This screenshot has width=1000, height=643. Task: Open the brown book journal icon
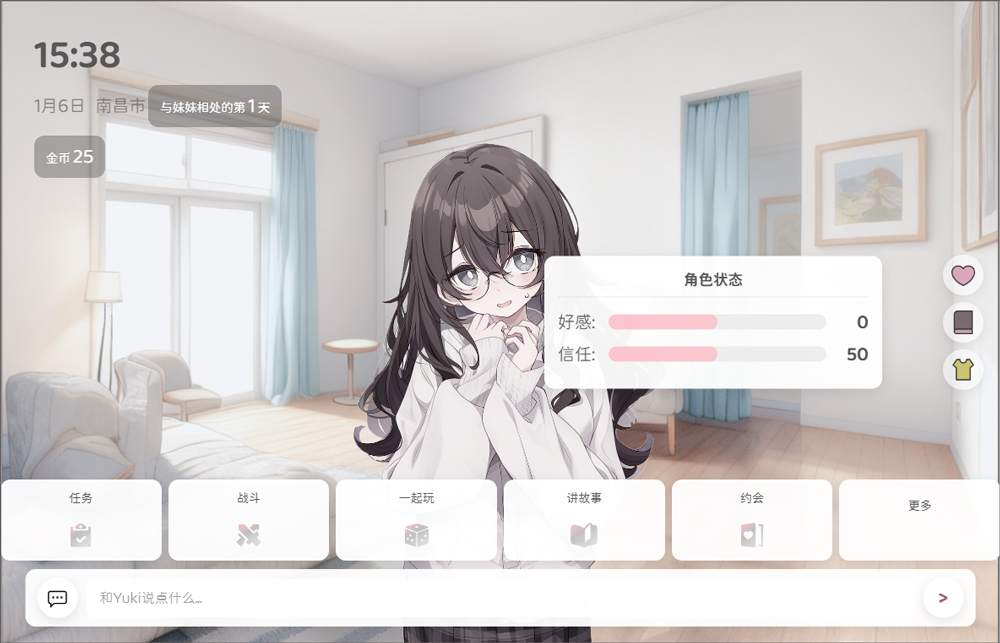coord(963,322)
